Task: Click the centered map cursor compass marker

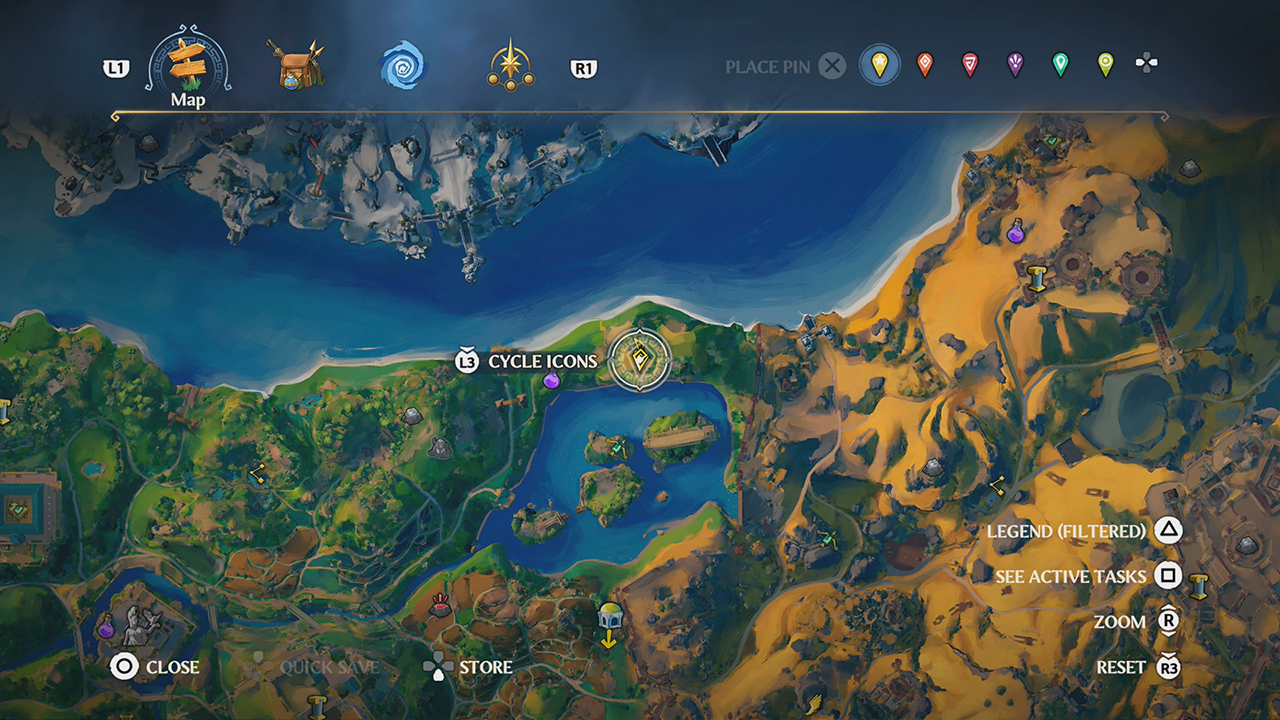Action: pyautogui.click(x=640, y=360)
